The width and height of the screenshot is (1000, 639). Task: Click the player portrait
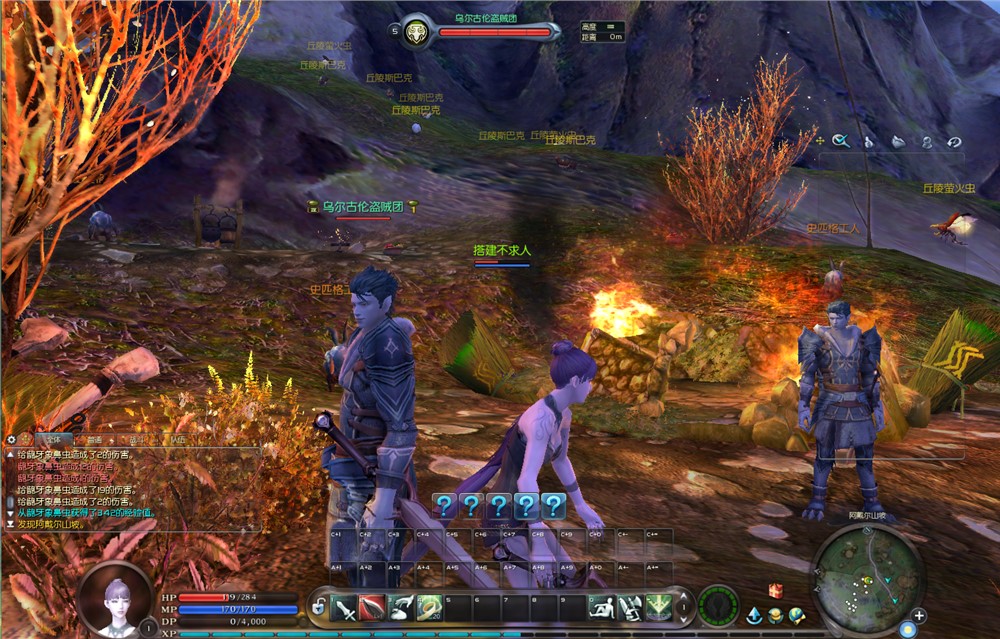(x=115, y=598)
